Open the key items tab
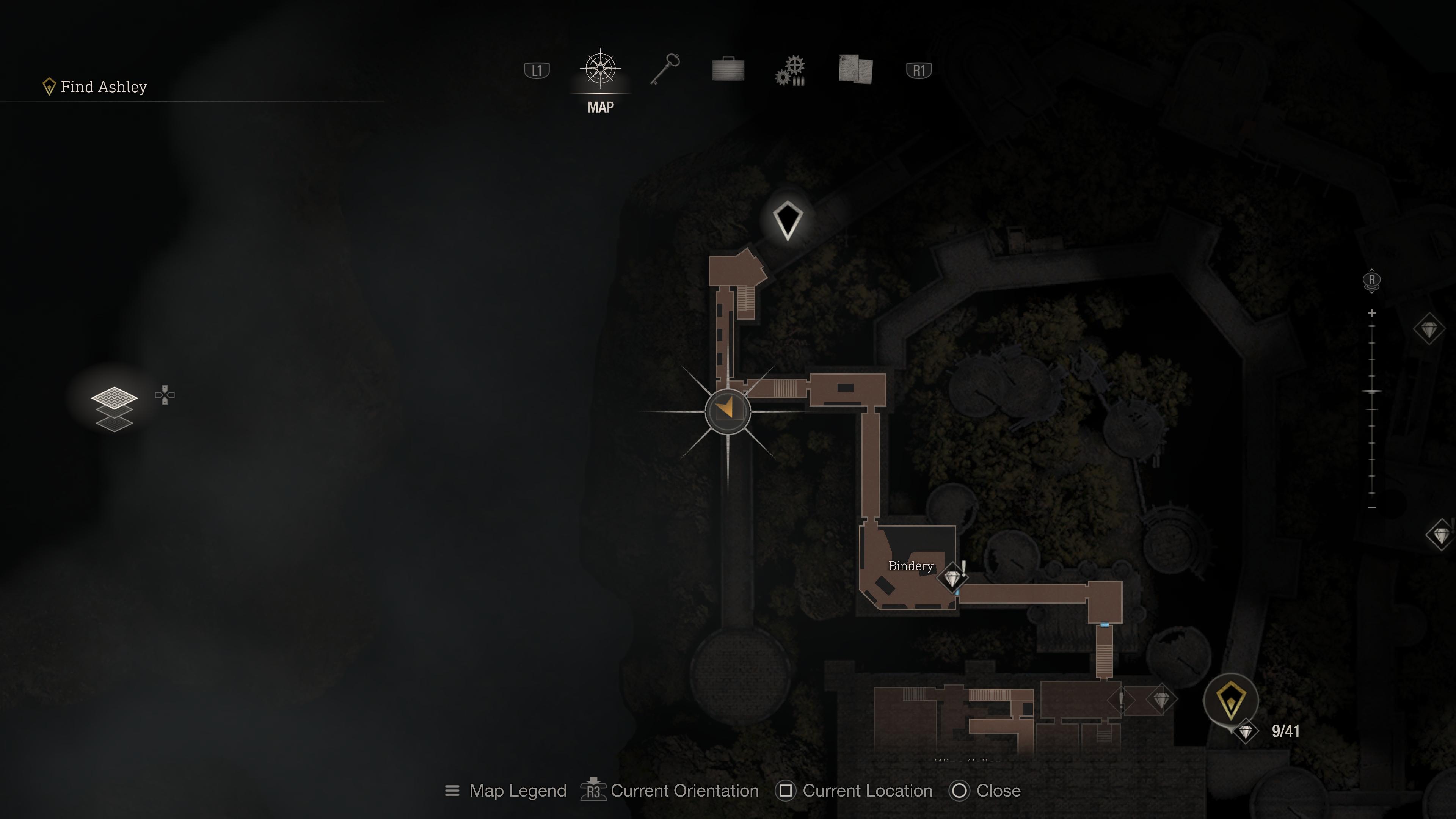1456x819 pixels. pos(665,70)
